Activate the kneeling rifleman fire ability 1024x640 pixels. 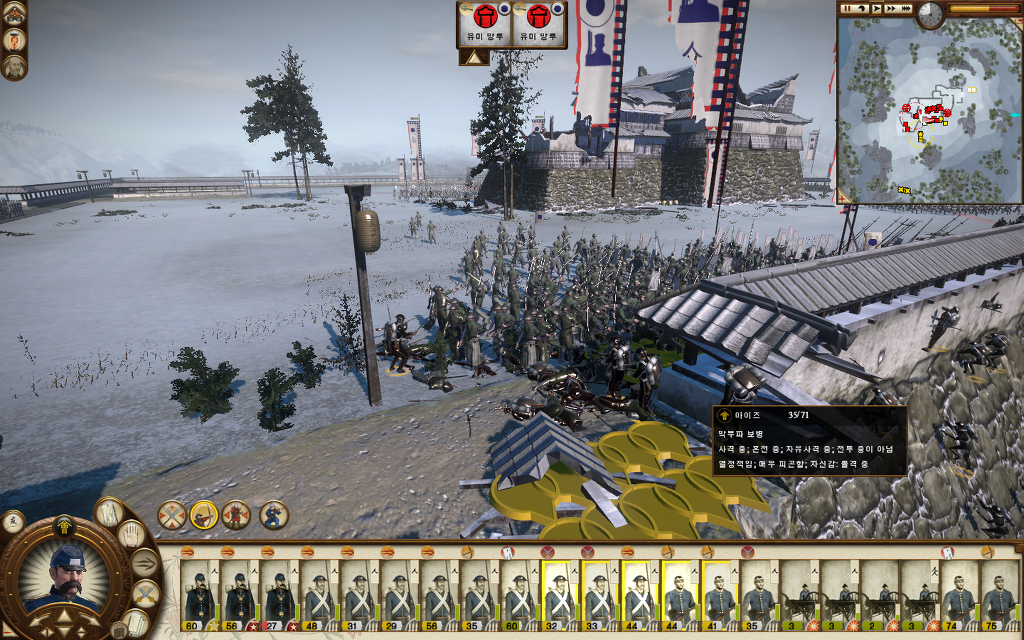(275, 515)
